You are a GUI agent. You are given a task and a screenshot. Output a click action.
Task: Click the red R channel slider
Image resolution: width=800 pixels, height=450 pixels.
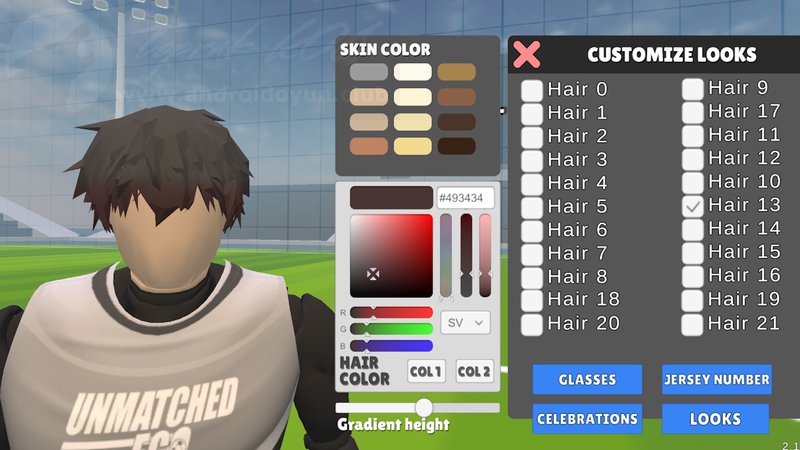[x=391, y=312]
